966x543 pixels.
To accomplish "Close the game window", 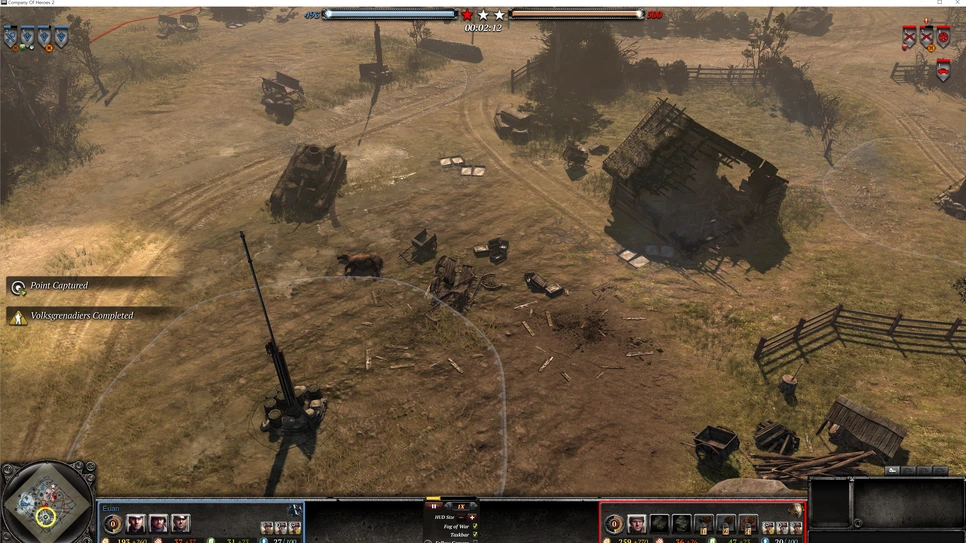I will (x=957, y=3).
